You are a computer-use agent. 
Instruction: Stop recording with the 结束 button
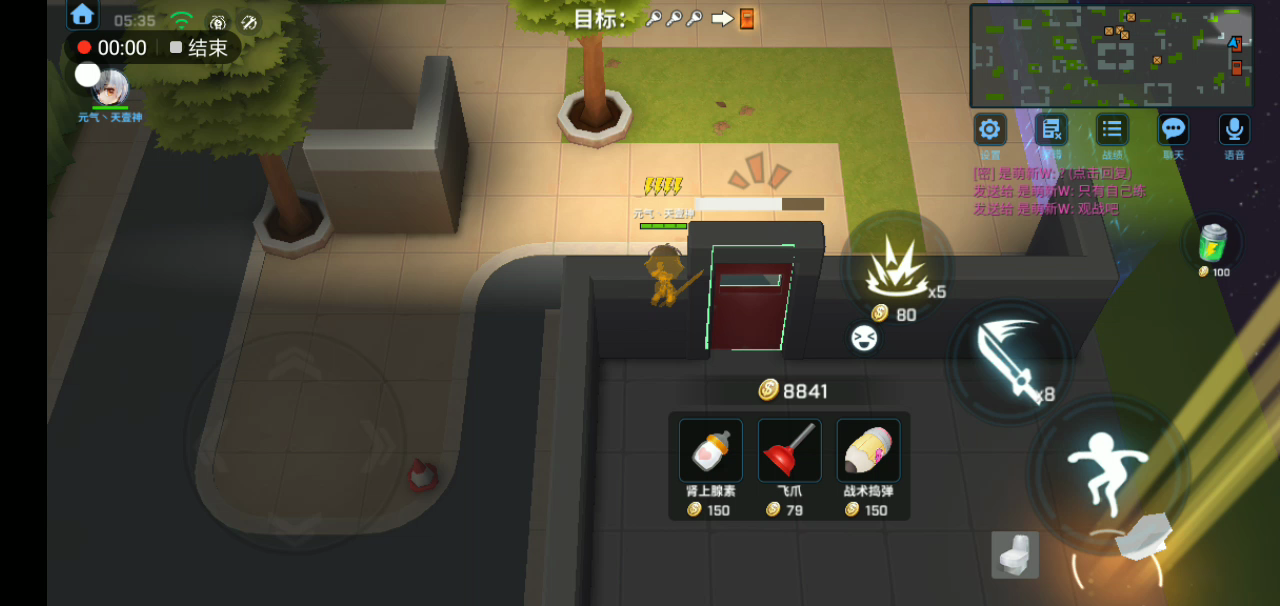coord(198,48)
